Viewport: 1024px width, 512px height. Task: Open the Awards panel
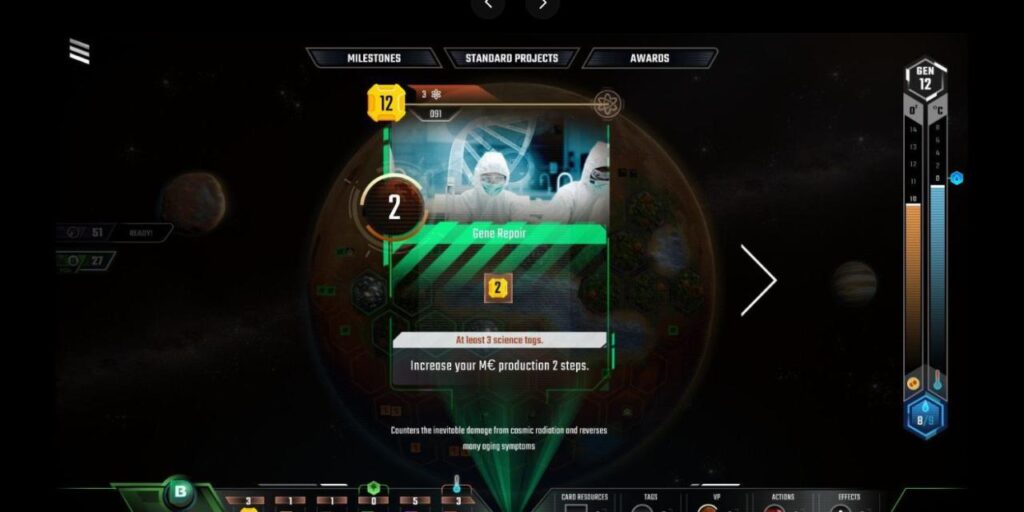pyautogui.click(x=650, y=58)
